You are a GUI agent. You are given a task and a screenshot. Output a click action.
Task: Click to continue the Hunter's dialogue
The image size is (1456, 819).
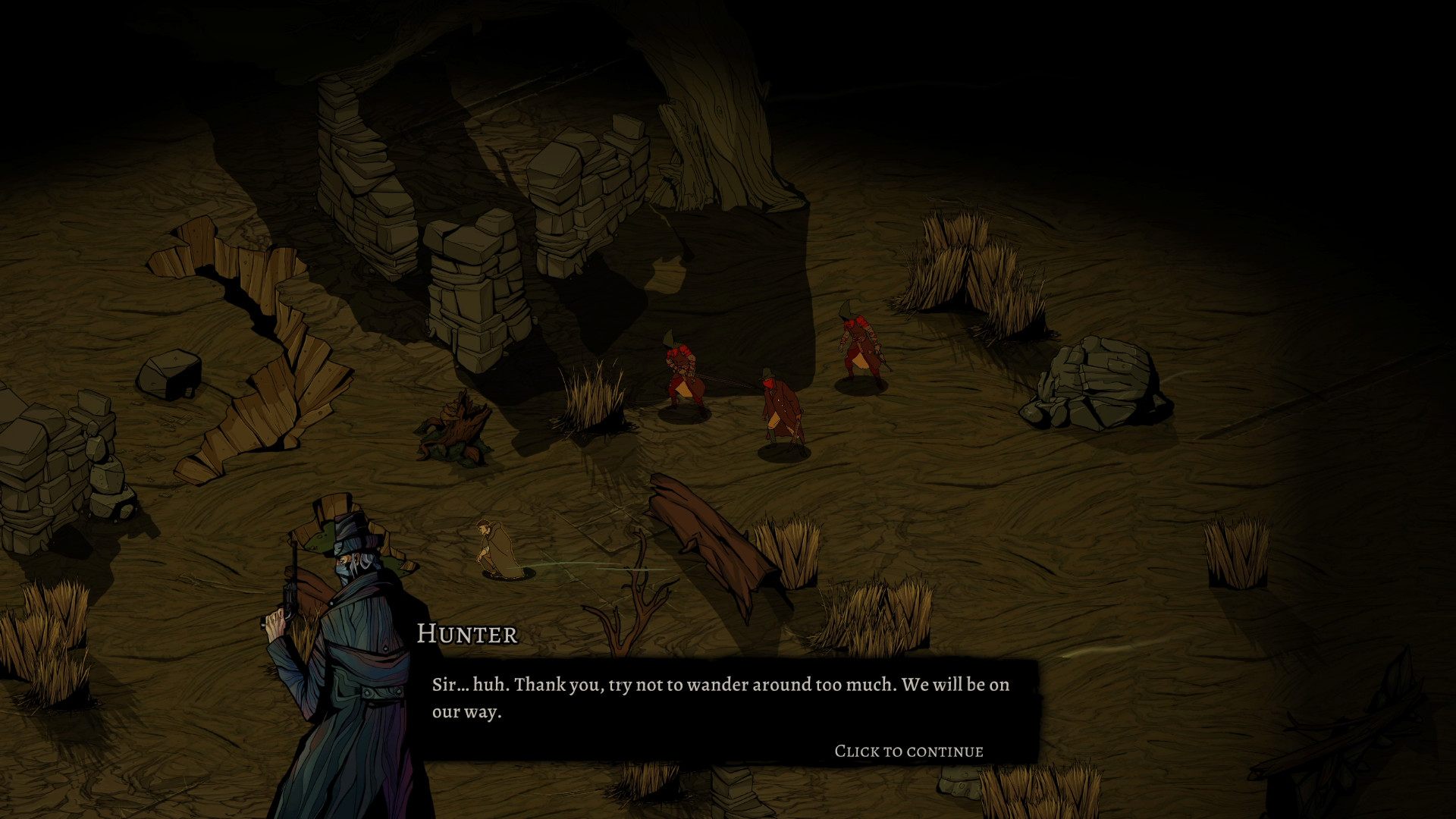click(x=908, y=751)
